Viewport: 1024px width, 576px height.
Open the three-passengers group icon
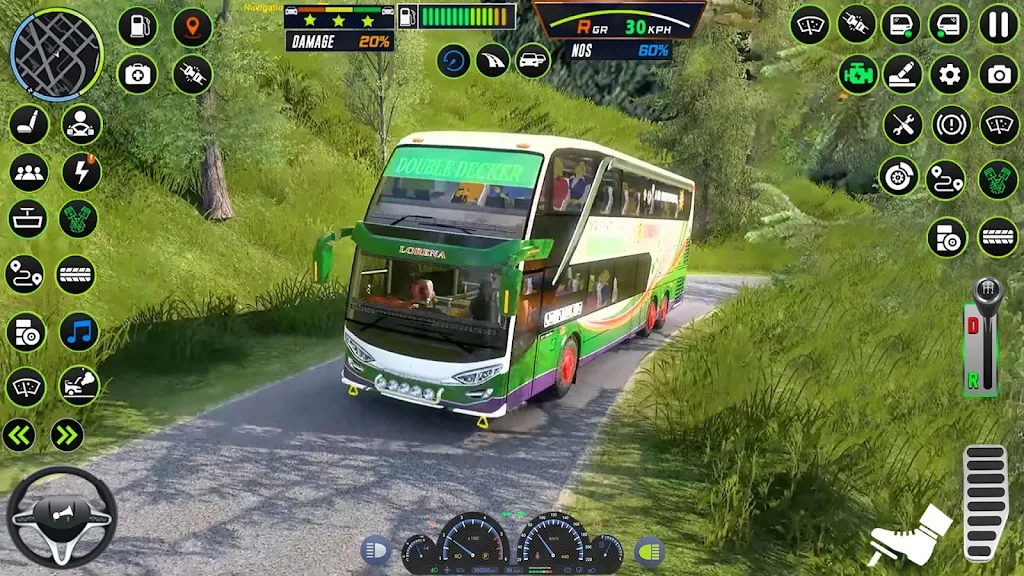tap(29, 172)
